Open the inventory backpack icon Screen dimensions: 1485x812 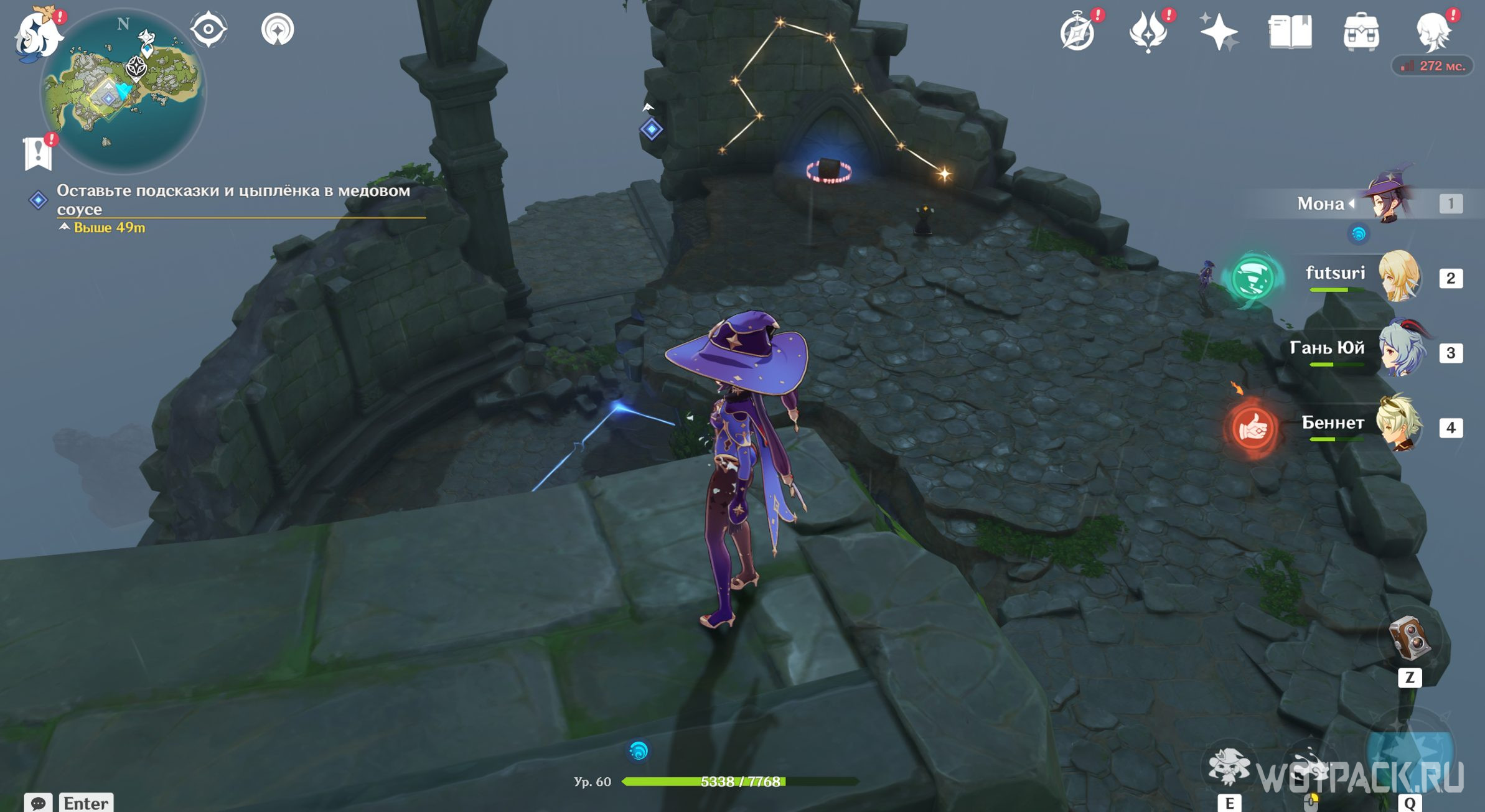(1361, 32)
